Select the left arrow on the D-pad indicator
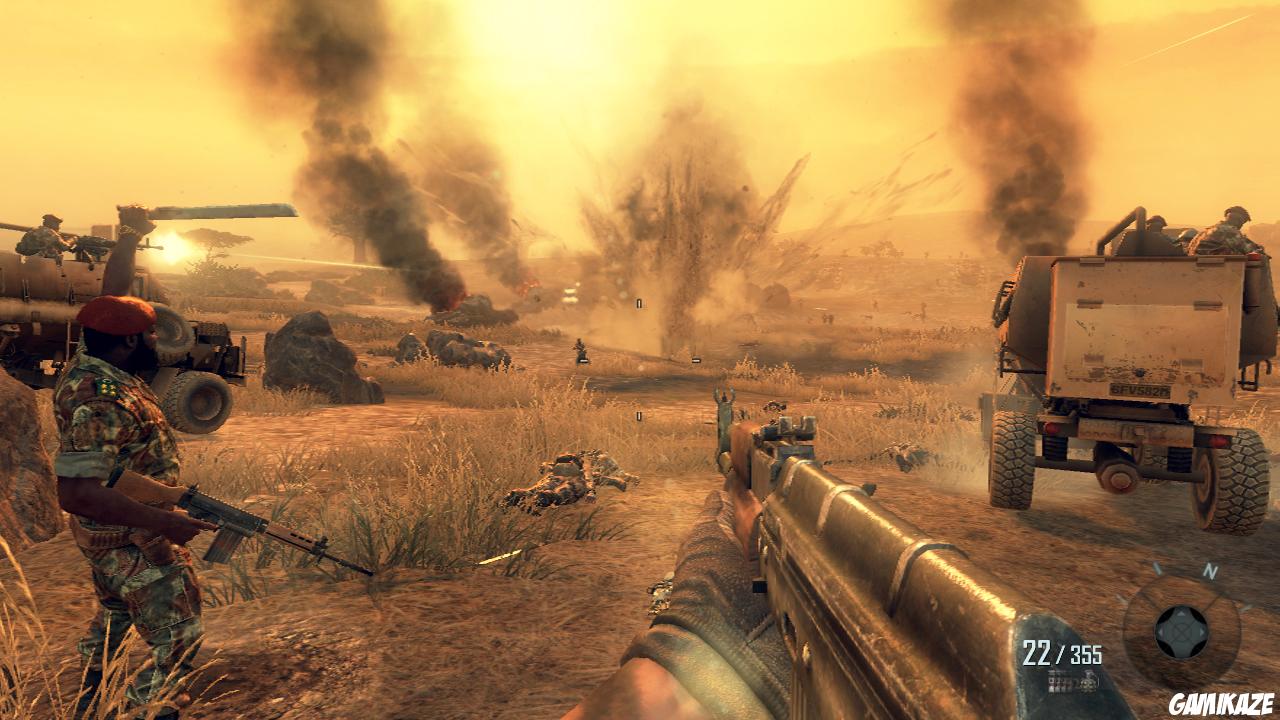Viewport: 1280px width, 720px height. pos(1164,634)
